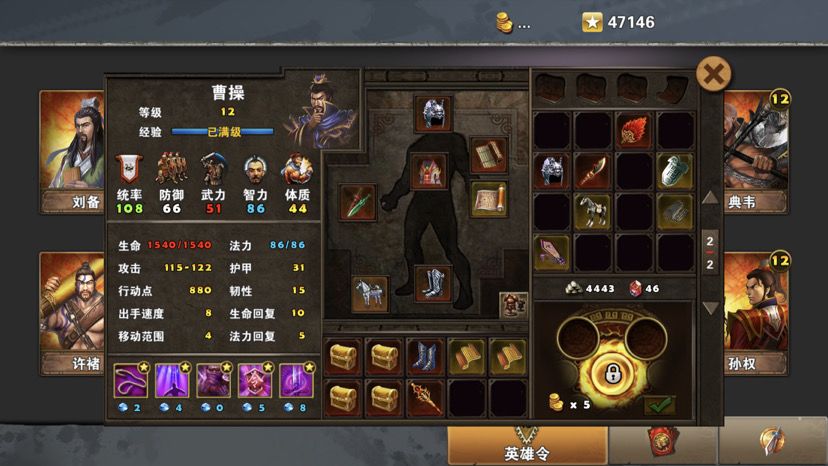Select the equipped helmet slot
The height and width of the screenshot is (466, 828).
434,113
